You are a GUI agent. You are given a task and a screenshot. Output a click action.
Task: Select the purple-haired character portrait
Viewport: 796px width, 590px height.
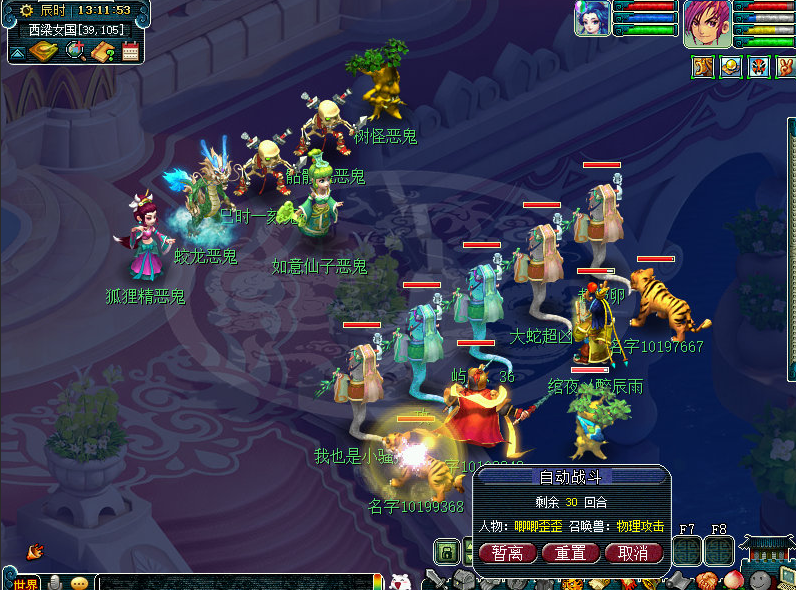tap(707, 23)
